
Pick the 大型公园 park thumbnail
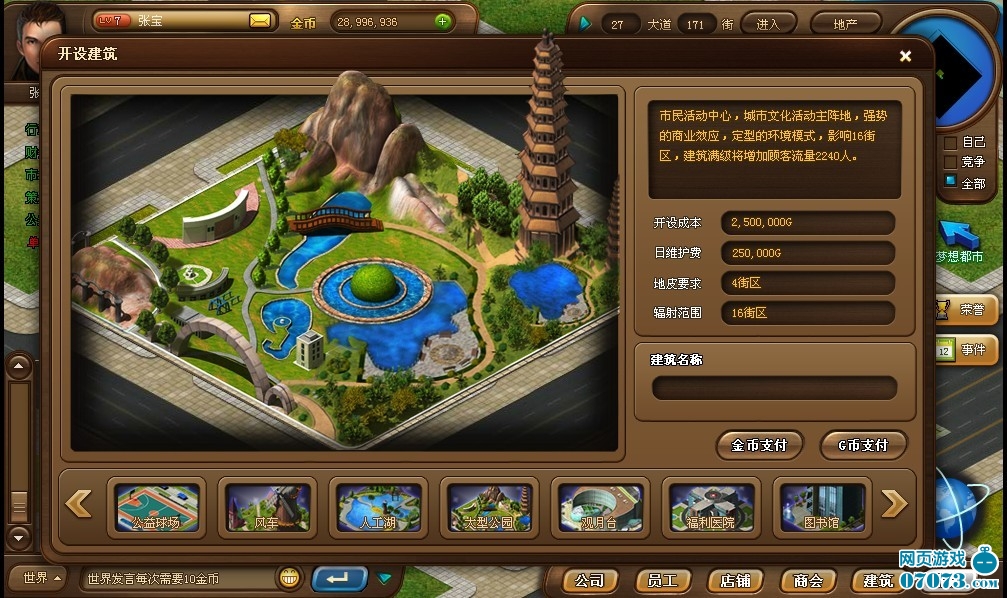[489, 507]
